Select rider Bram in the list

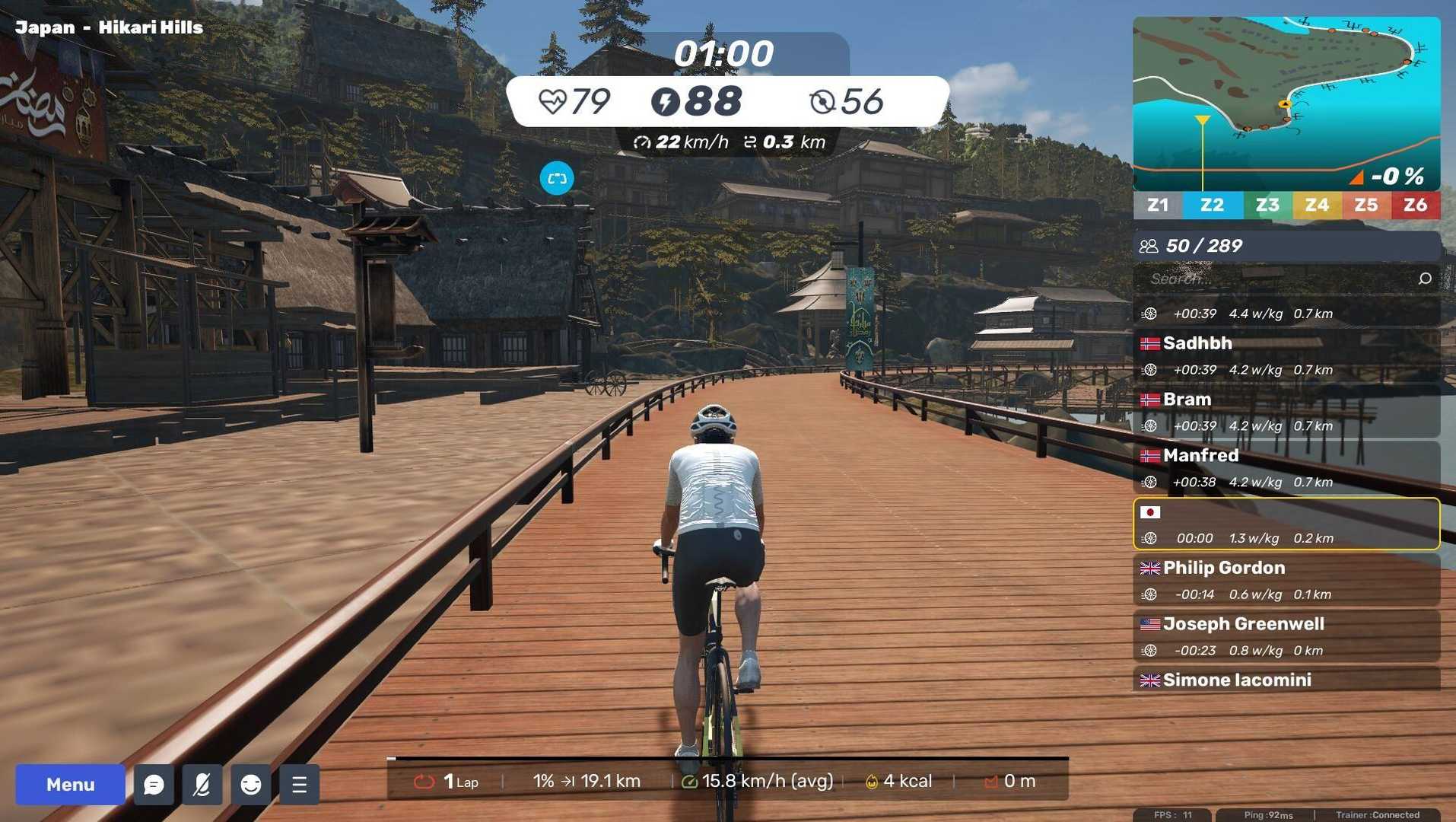[x=1286, y=412]
